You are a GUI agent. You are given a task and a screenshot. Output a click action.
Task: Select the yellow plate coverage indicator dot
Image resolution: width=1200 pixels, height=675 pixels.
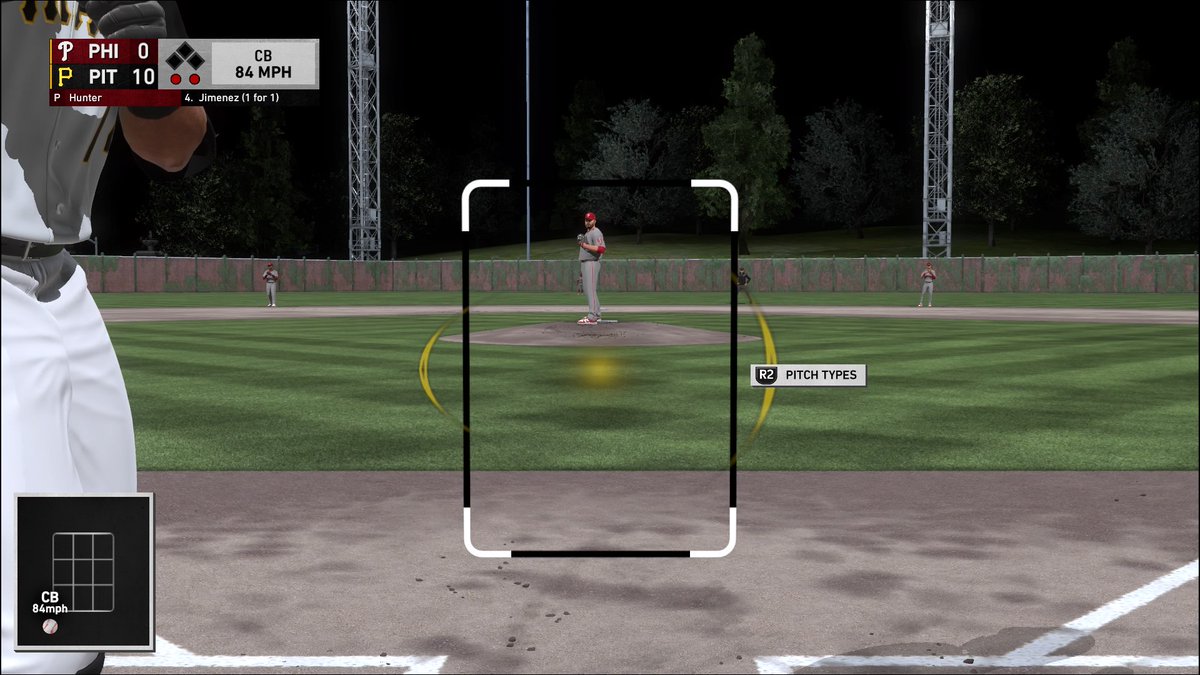pyautogui.click(x=599, y=371)
